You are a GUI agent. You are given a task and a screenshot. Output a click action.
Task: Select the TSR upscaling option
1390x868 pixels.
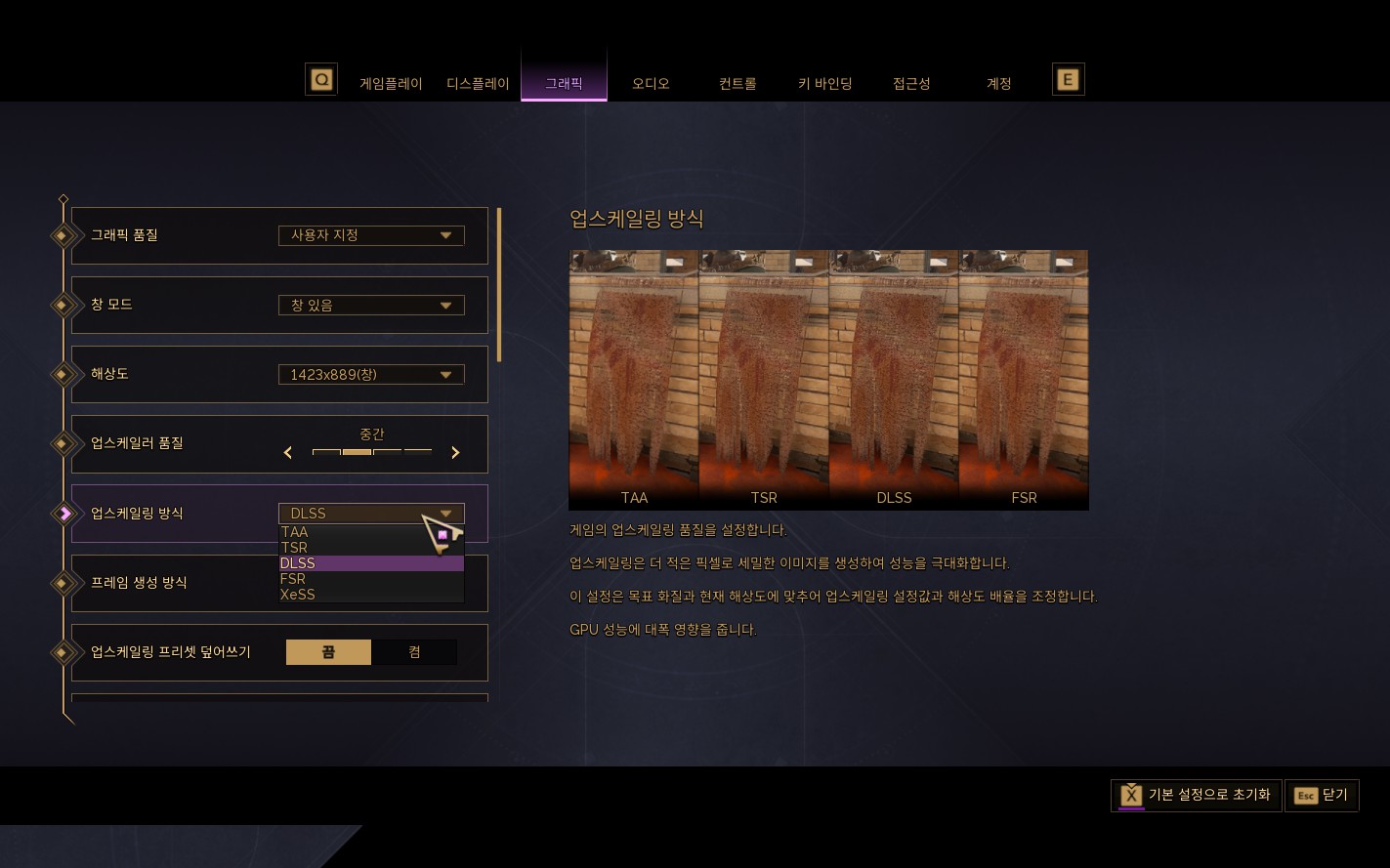295,548
